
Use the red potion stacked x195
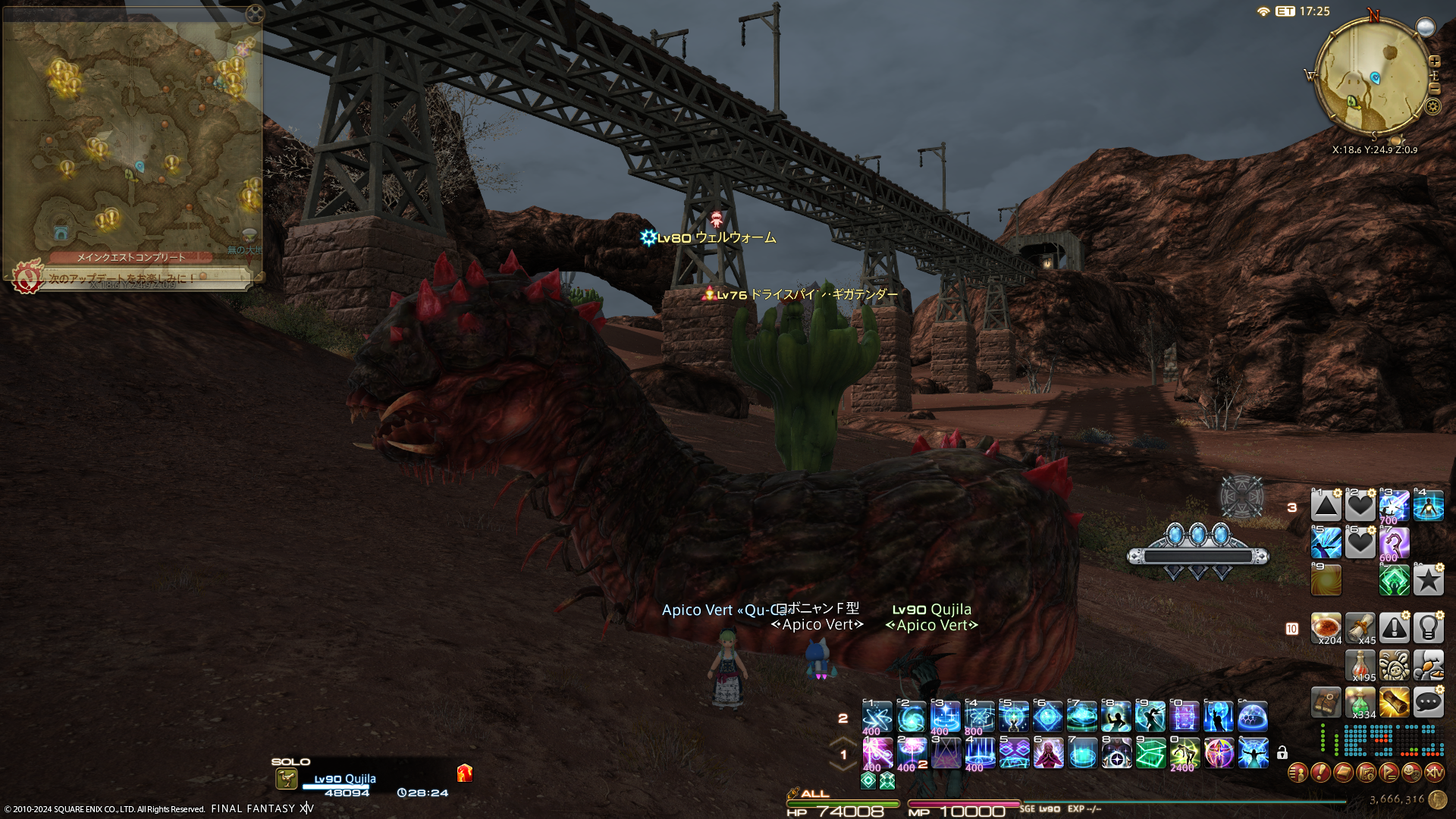point(1360,665)
